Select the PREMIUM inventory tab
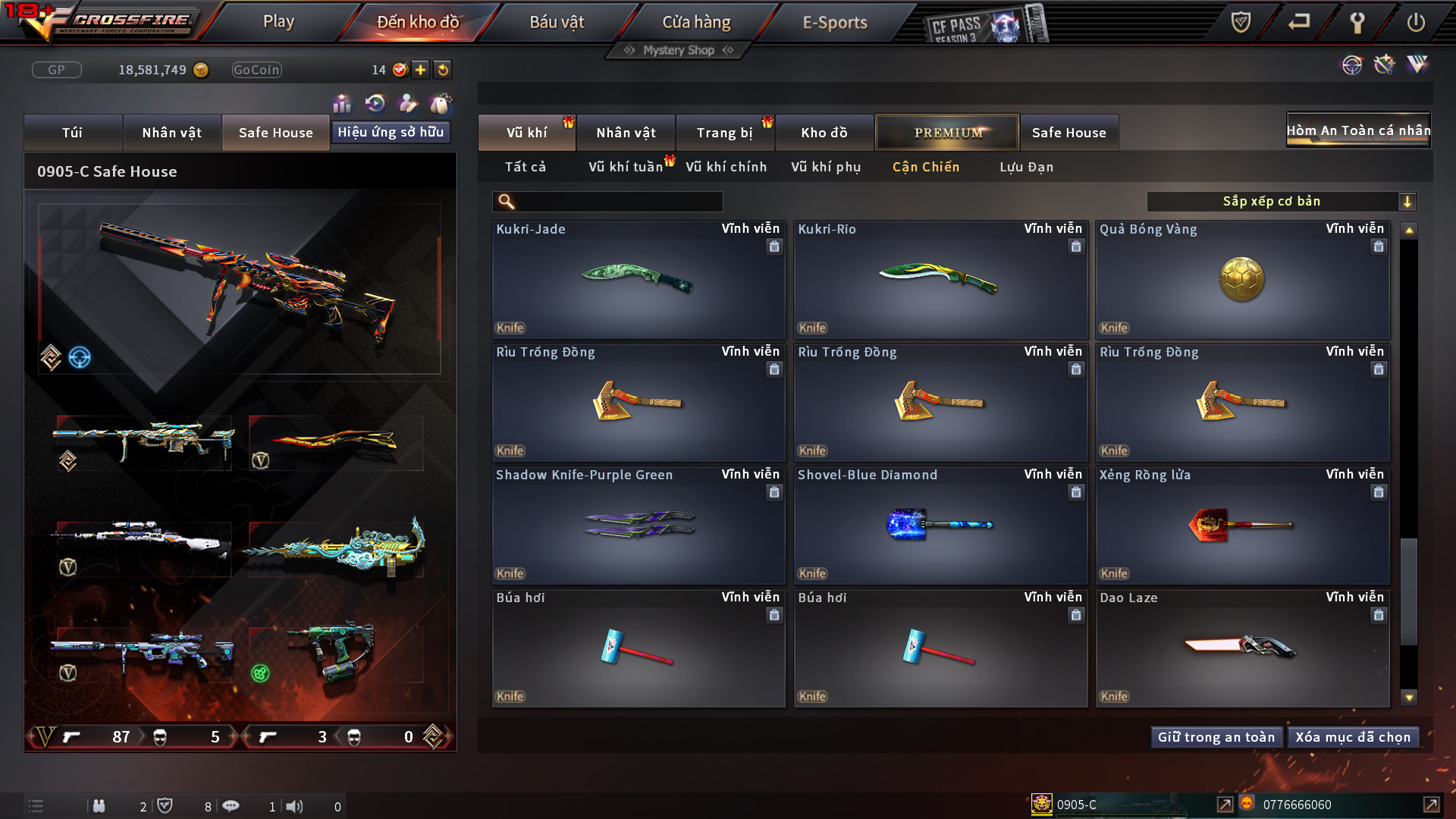This screenshot has width=1456, height=819. coord(947,133)
